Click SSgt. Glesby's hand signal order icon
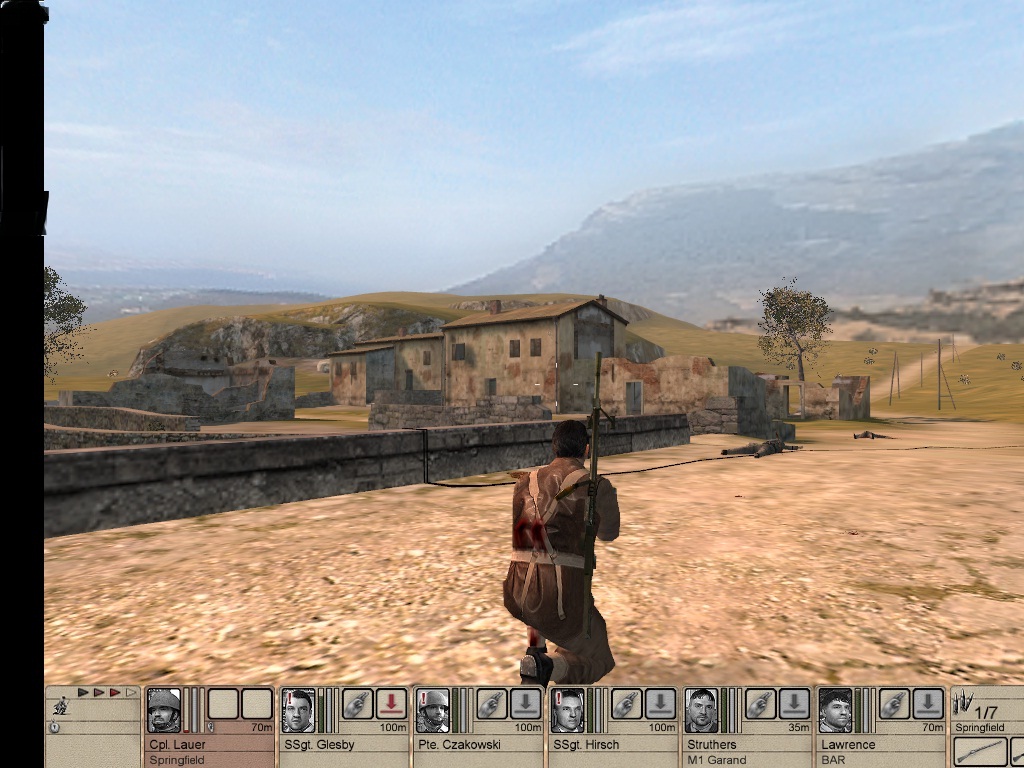This screenshot has width=1024, height=768. tap(357, 704)
